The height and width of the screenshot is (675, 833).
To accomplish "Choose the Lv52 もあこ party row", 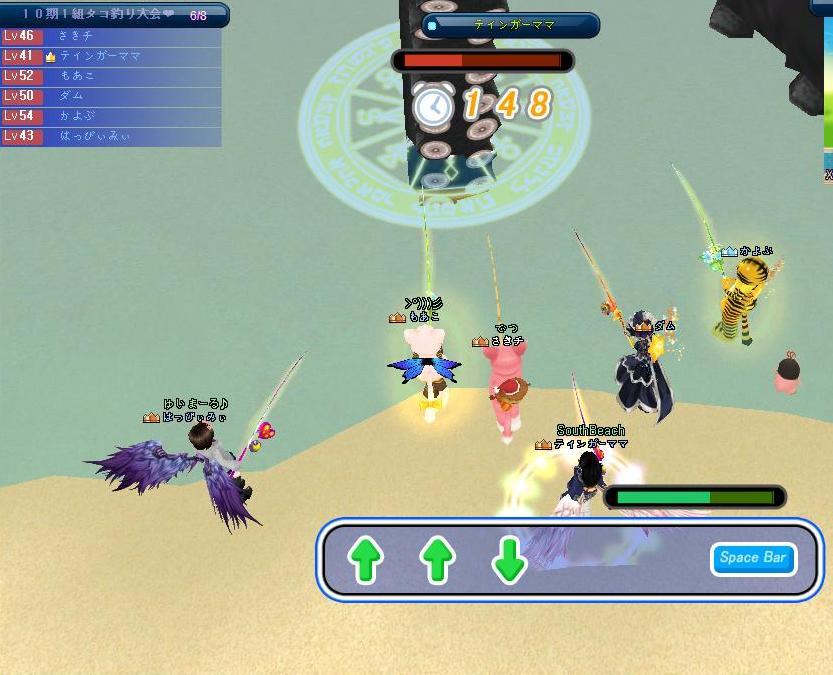I will coord(110,76).
